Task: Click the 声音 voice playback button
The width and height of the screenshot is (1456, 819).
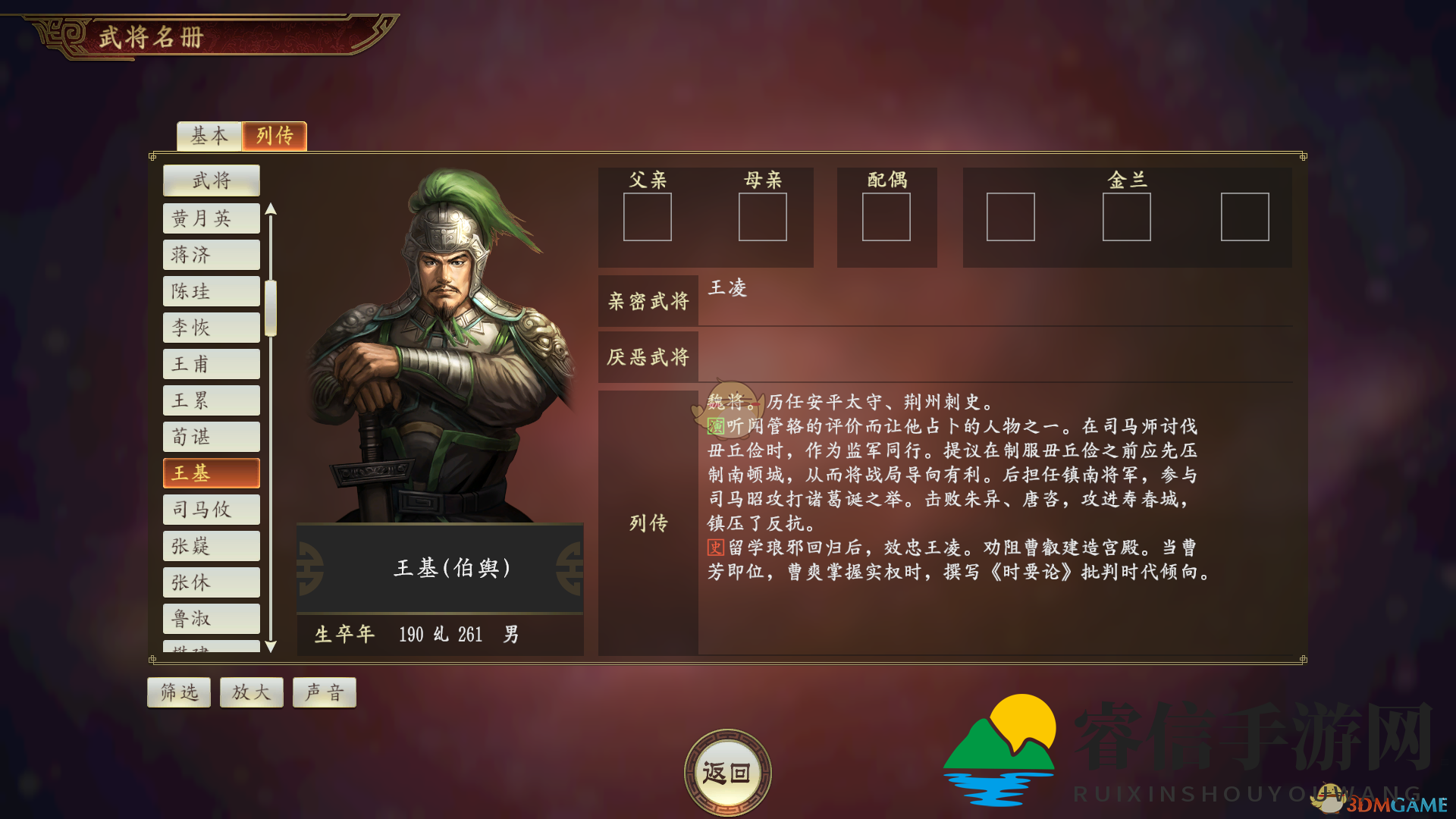Action: click(324, 692)
